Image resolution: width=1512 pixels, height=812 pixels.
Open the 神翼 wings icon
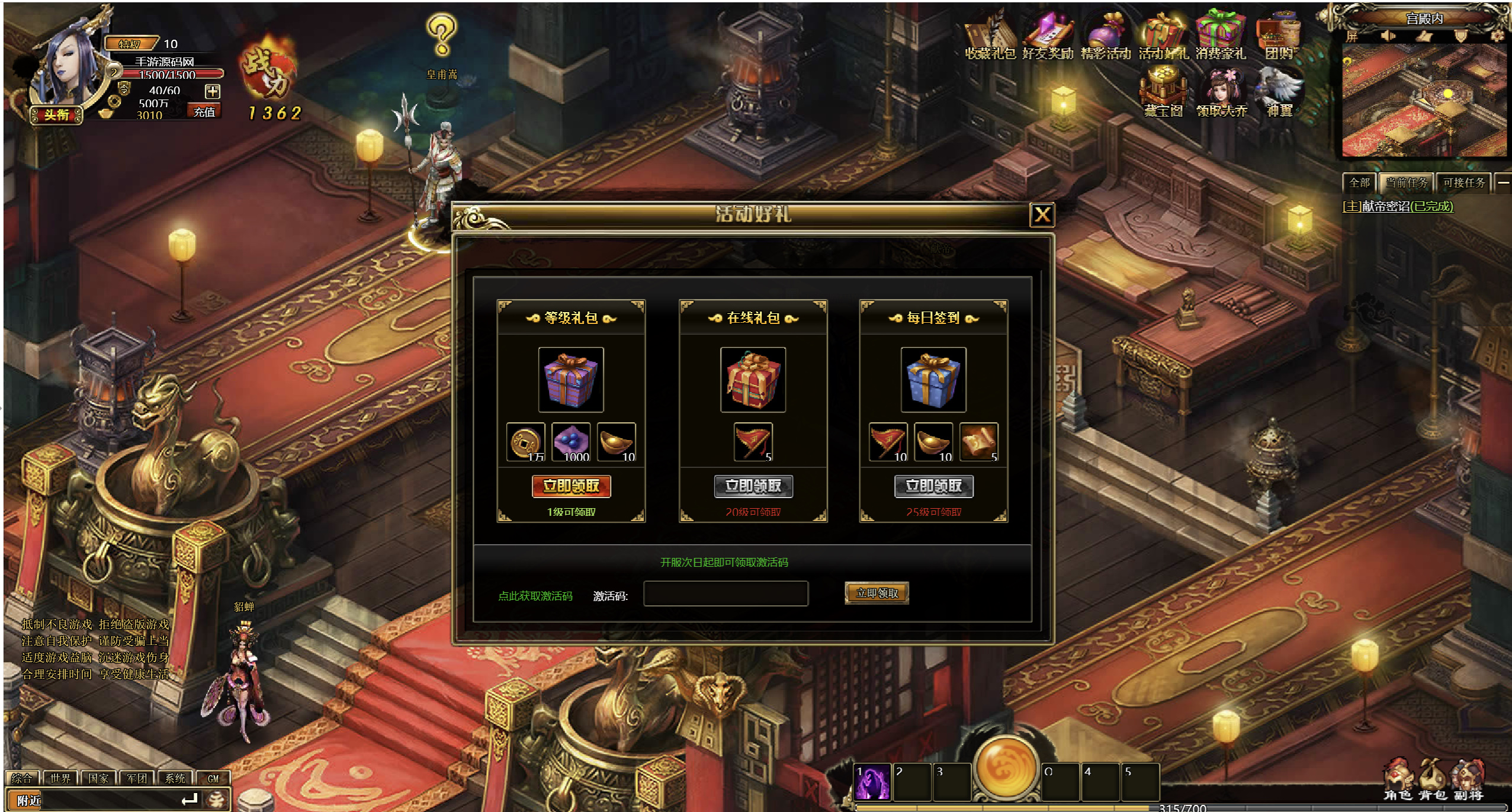click(x=1279, y=94)
